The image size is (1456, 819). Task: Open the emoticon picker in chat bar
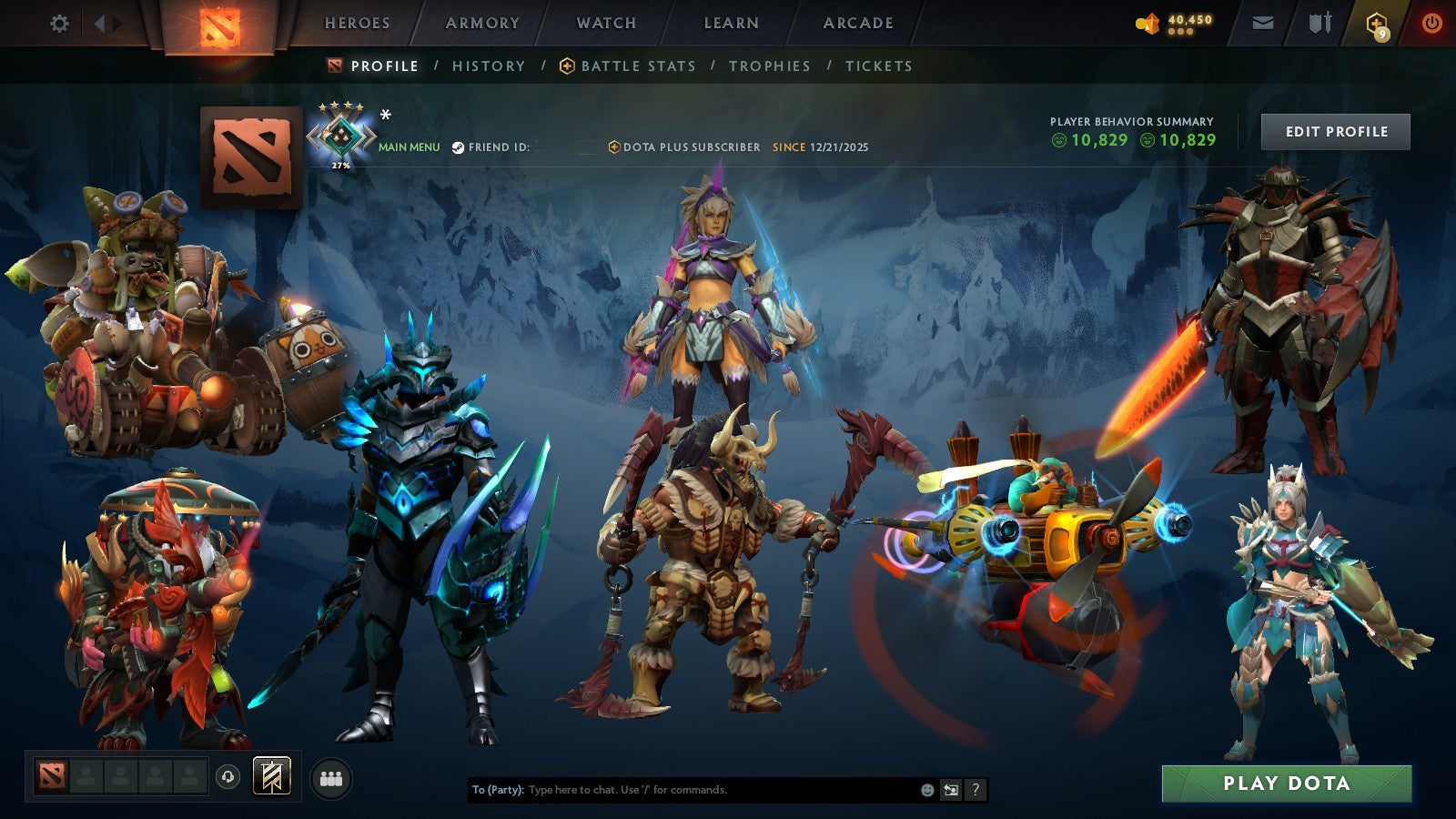(926, 790)
